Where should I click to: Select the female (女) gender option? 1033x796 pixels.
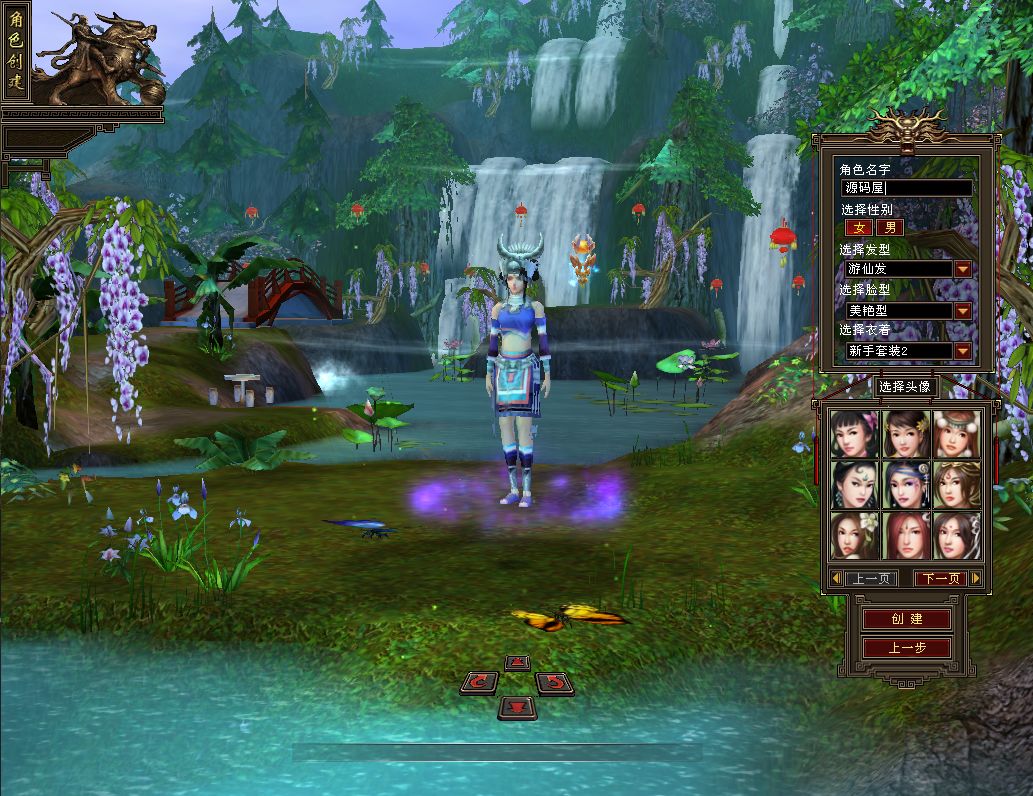coord(858,228)
